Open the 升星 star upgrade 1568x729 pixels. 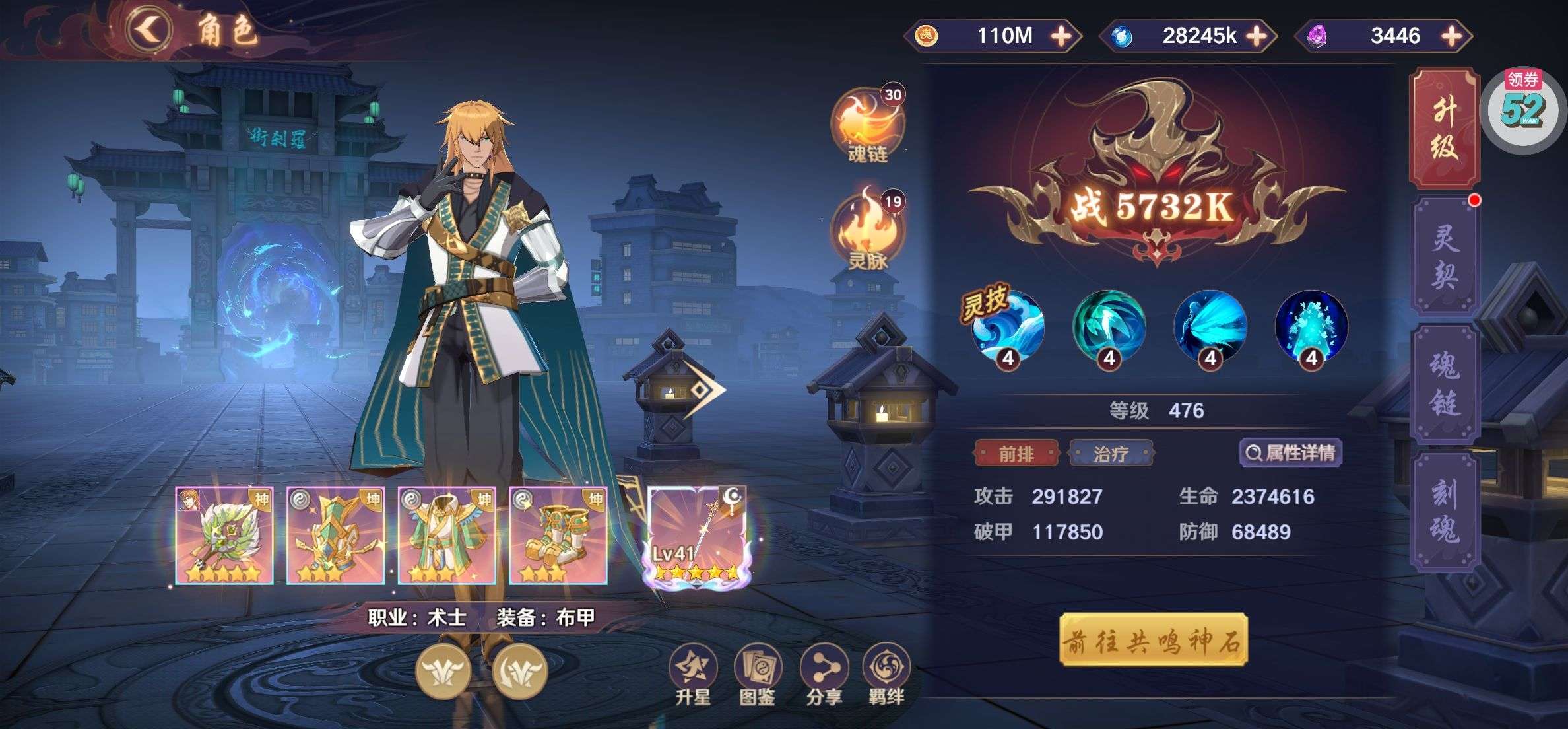(x=692, y=674)
